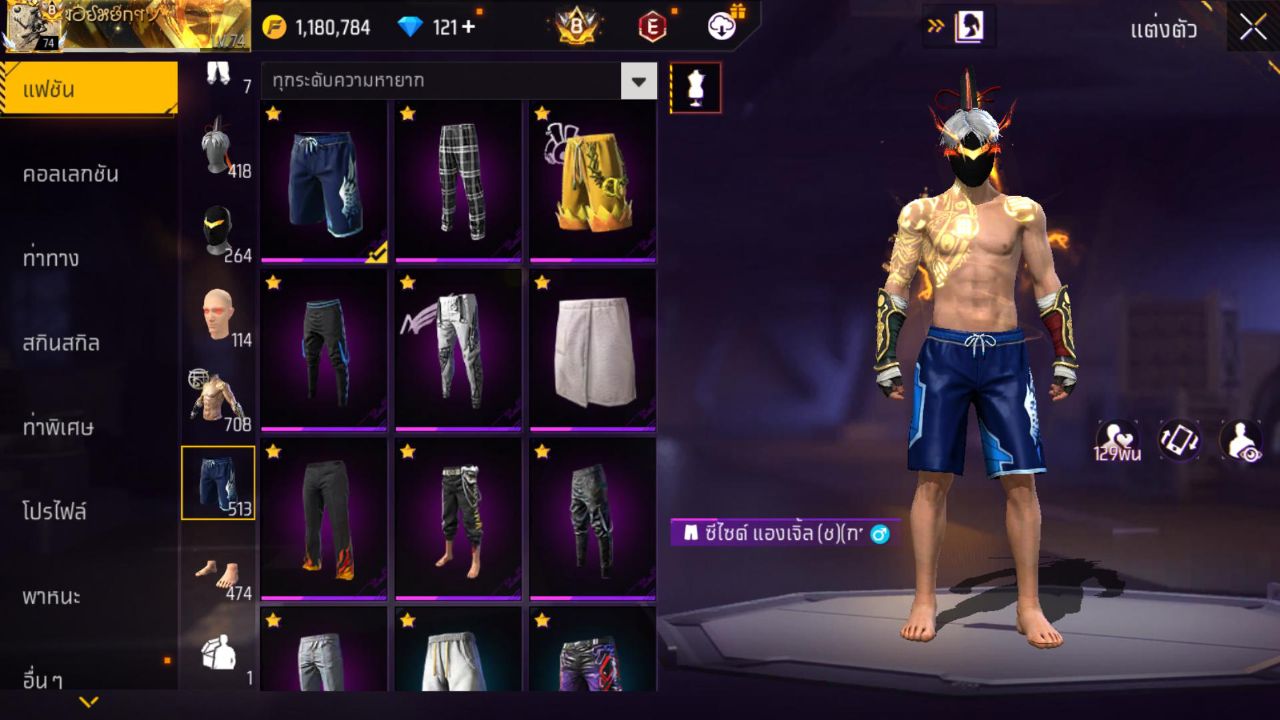Select the yellow shorts thumbnail
1280x720 pixels.
tap(591, 180)
